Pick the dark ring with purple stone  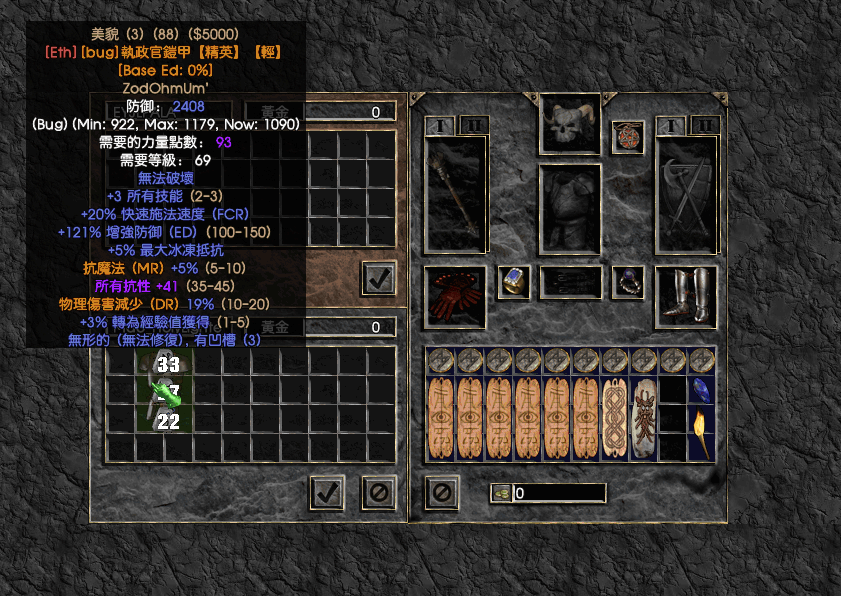click(x=628, y=282)
